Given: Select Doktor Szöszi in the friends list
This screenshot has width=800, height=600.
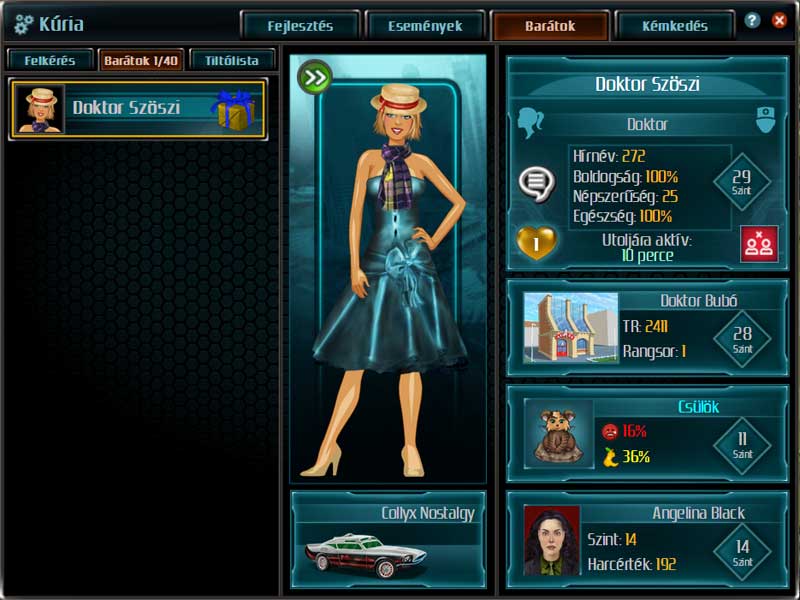Looking at the screenshot, I should (126, 108).
